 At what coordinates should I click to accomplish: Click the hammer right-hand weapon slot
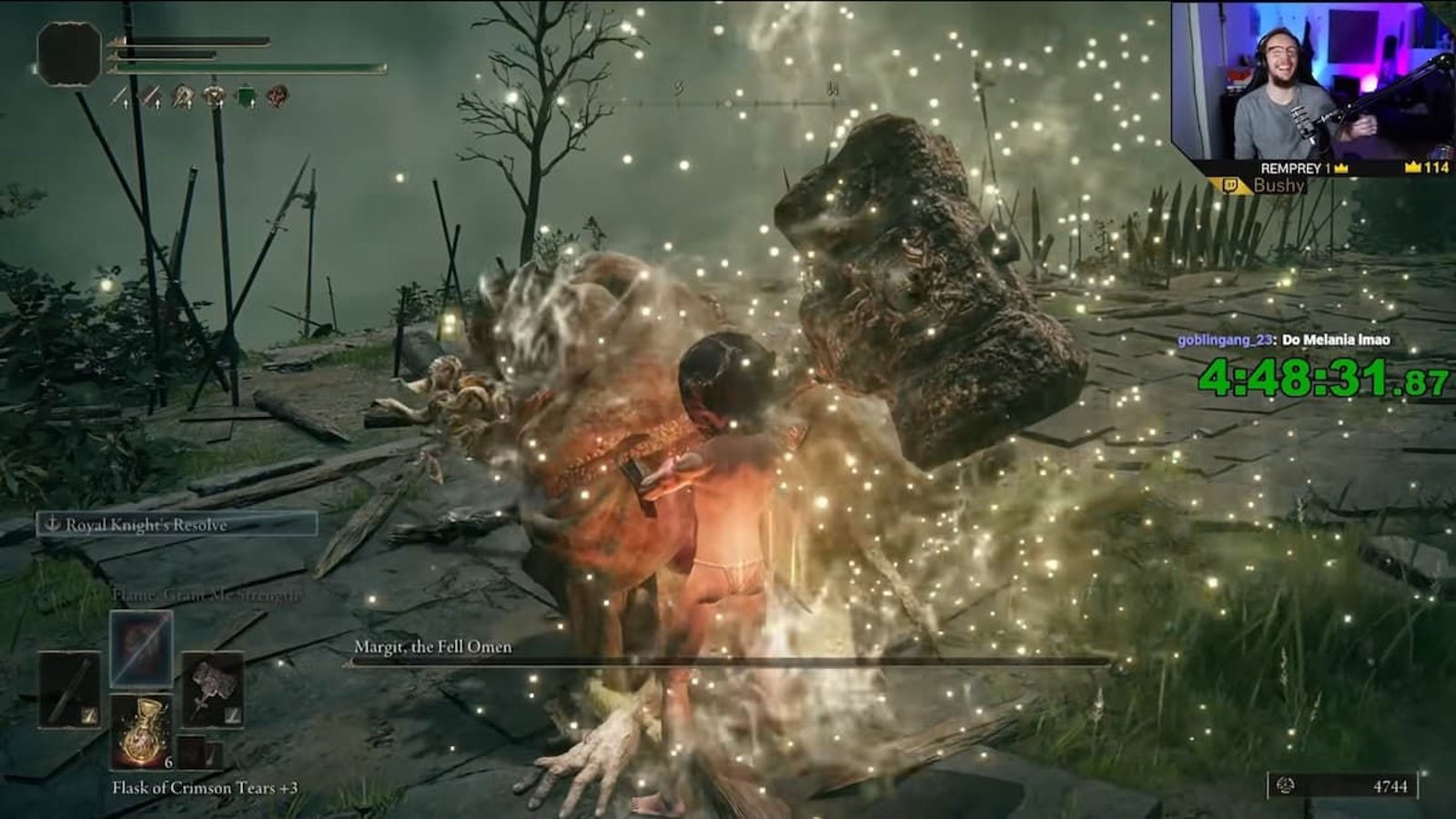tap(212, 690)
